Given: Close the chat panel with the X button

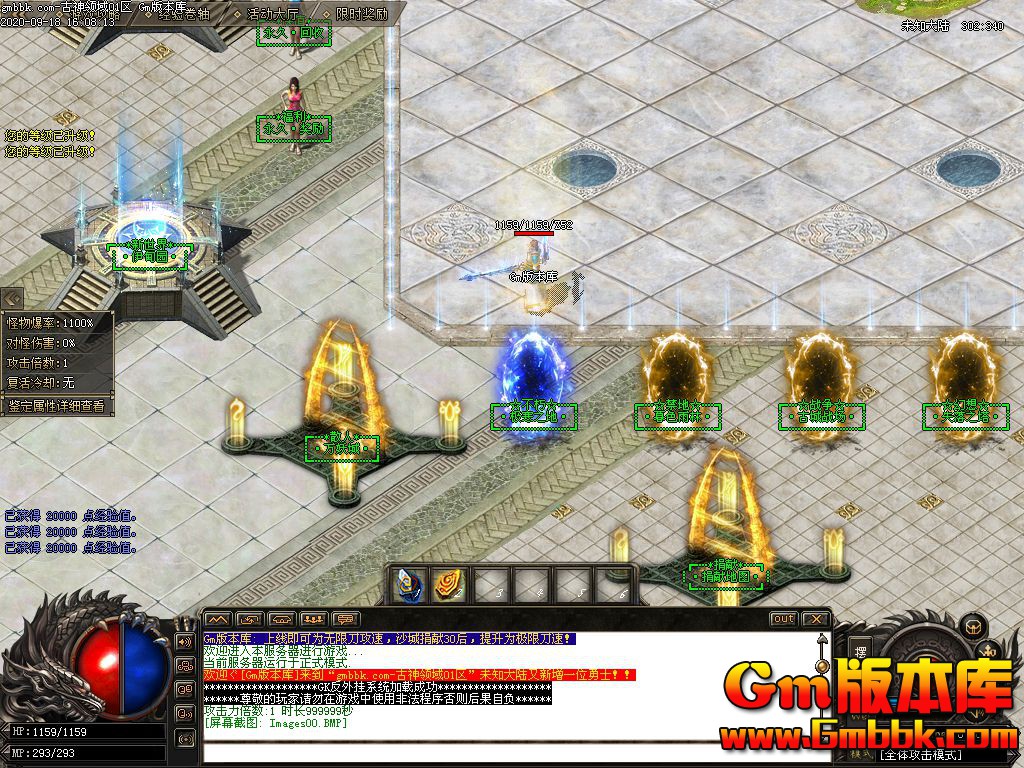Looking at the screenshot, I should pos(815,619).
